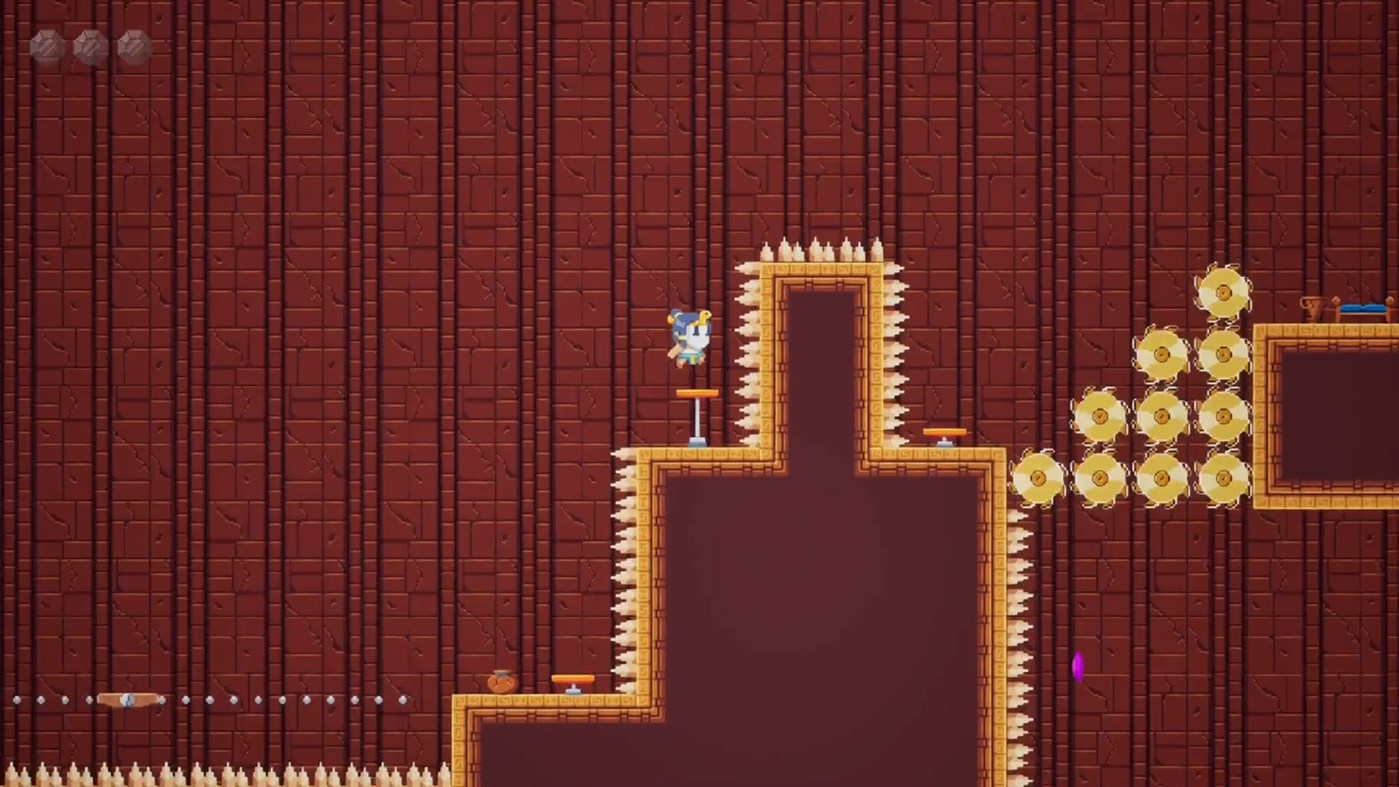Click the spring platform below the player
Screen dimensions: 1399x787
point(697,392)
